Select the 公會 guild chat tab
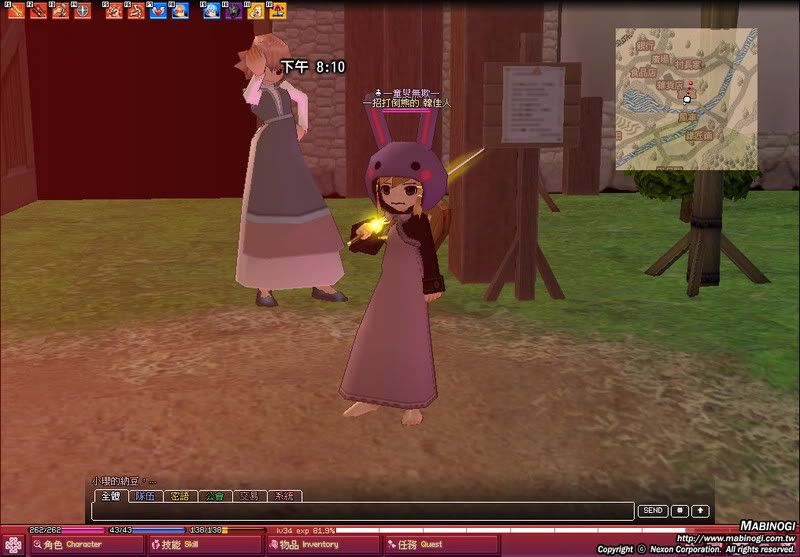800x557 pixels. (214, 496)
